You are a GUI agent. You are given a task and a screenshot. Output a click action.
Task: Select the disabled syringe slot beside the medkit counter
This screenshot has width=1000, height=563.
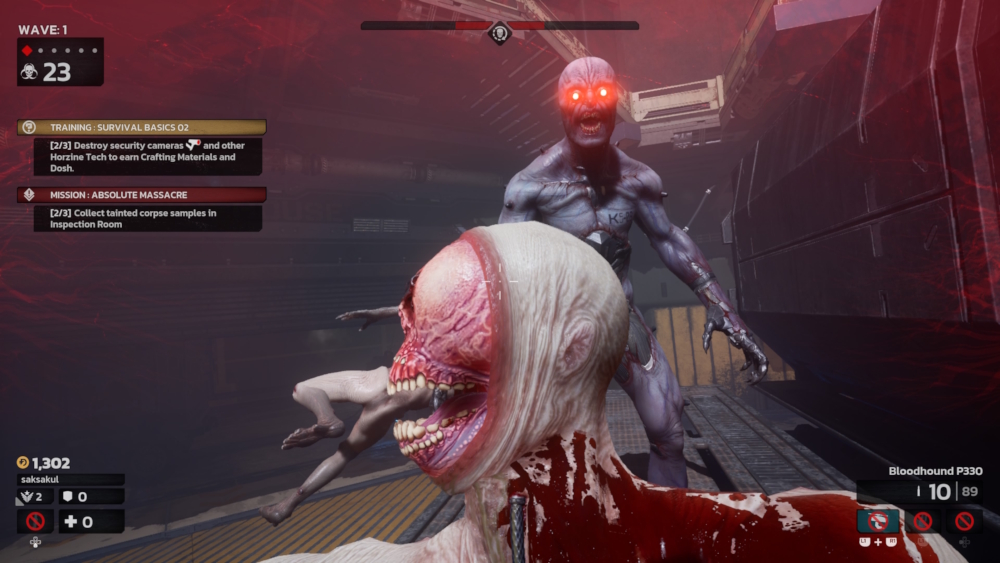coord(35,521)
